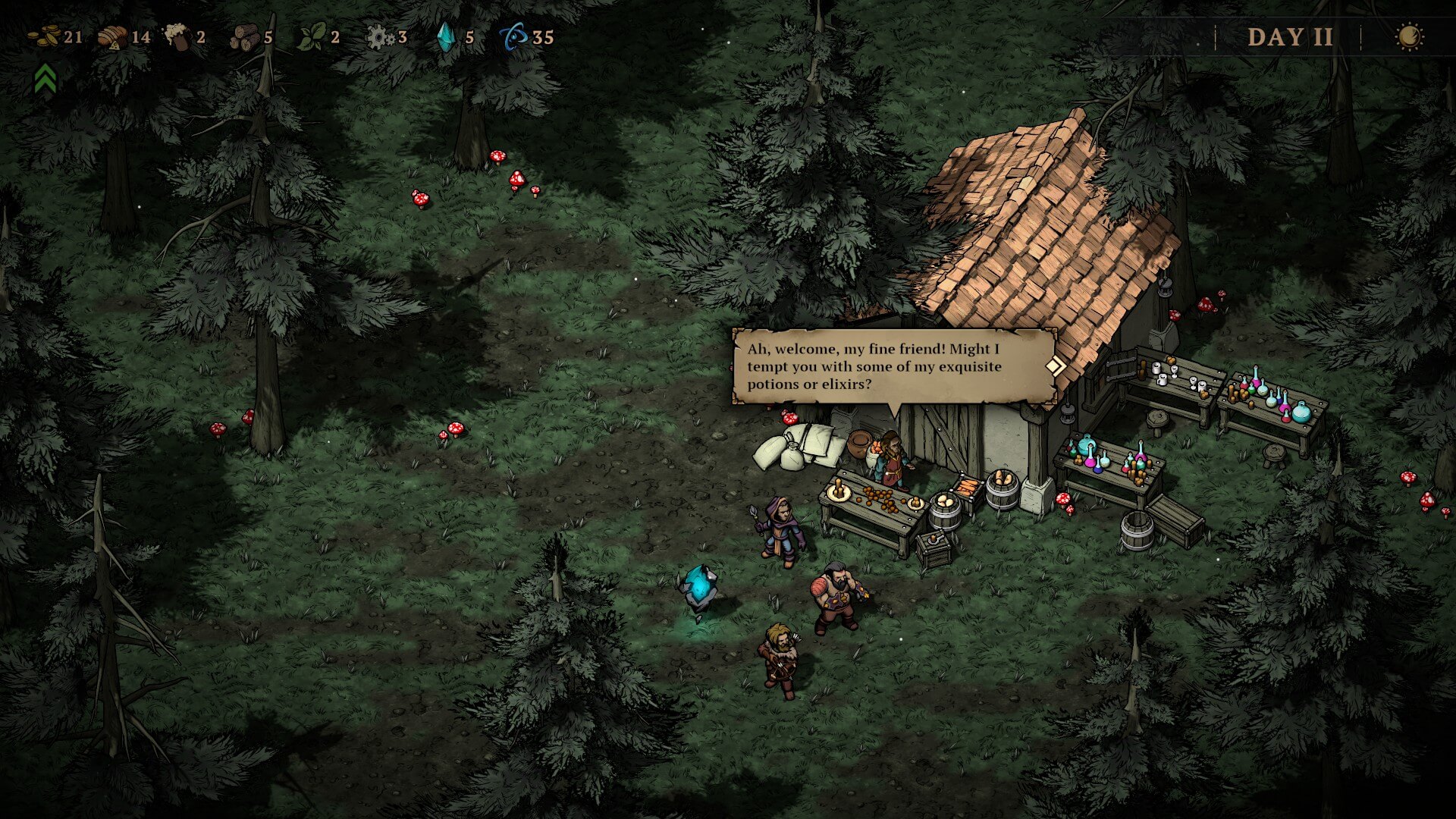Select the green herb leaves icon
This screenshot has width=1456, height=819.
click(311, 37)
